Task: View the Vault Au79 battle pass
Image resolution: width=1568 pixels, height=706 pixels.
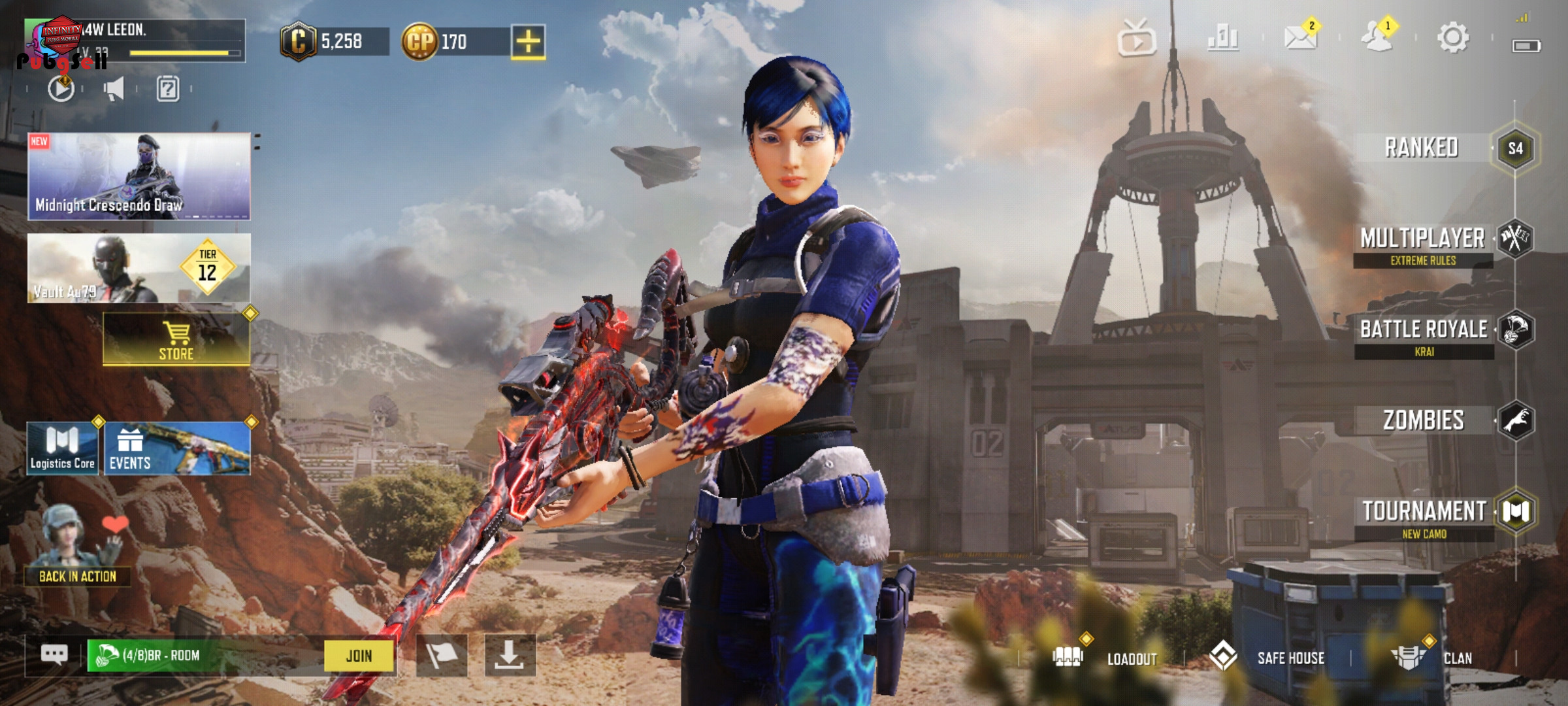Action: pyautogui.click(x=139, y=268)
